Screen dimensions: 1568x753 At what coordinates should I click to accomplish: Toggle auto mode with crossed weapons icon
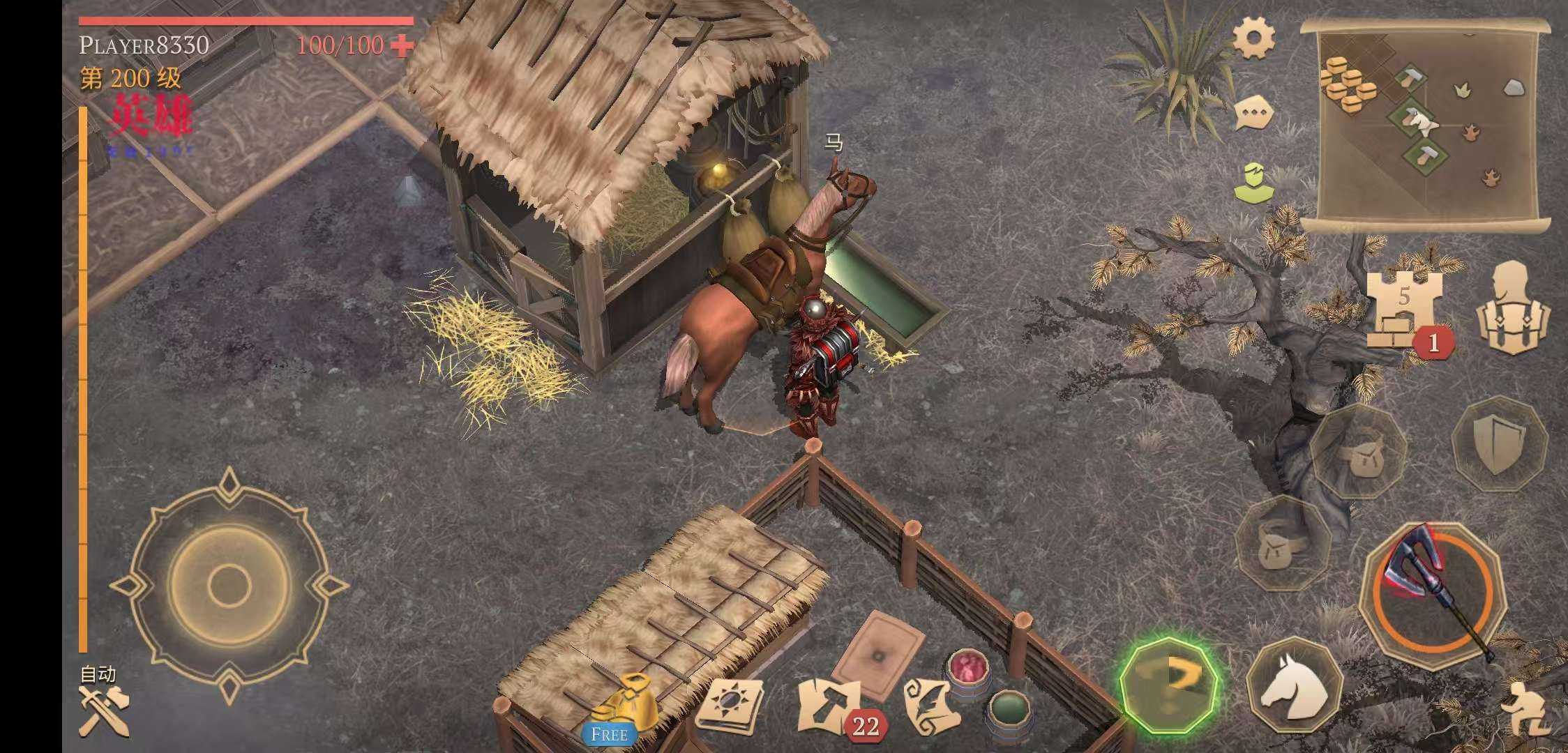pos(102,708)
